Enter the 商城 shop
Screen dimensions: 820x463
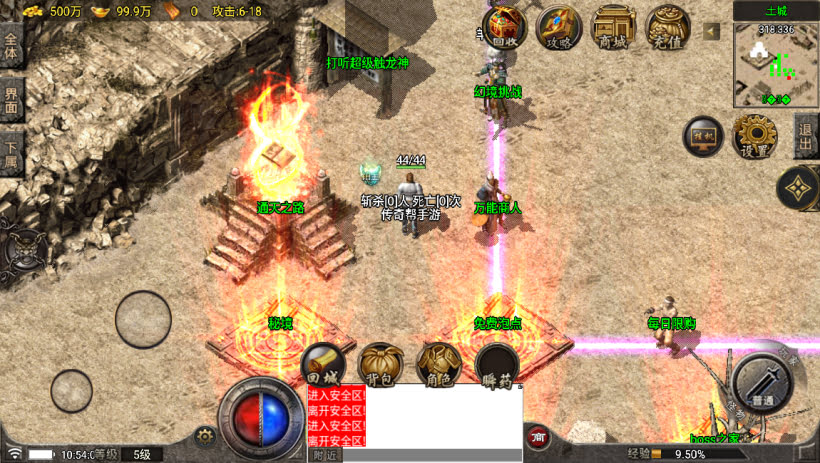click(613, 27)
